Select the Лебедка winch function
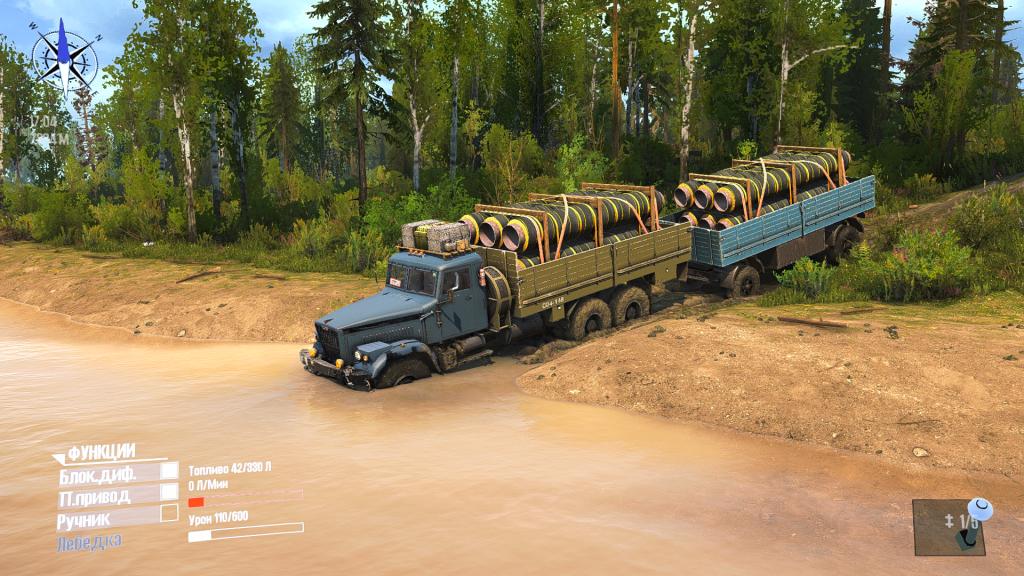Viewport: 1024px width, 576px height. [90, 541]
